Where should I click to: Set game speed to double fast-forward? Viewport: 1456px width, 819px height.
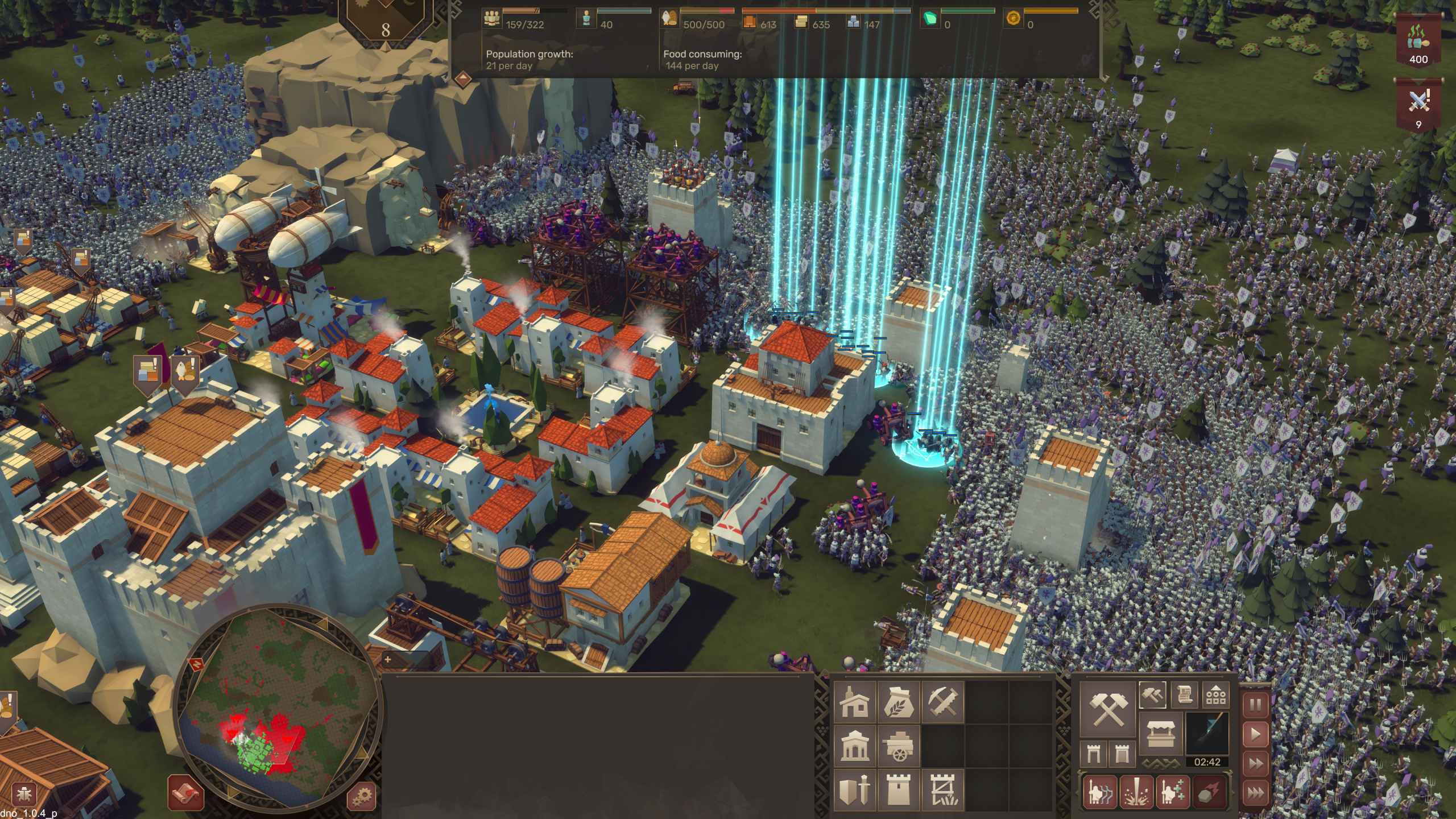(1255, 763)
